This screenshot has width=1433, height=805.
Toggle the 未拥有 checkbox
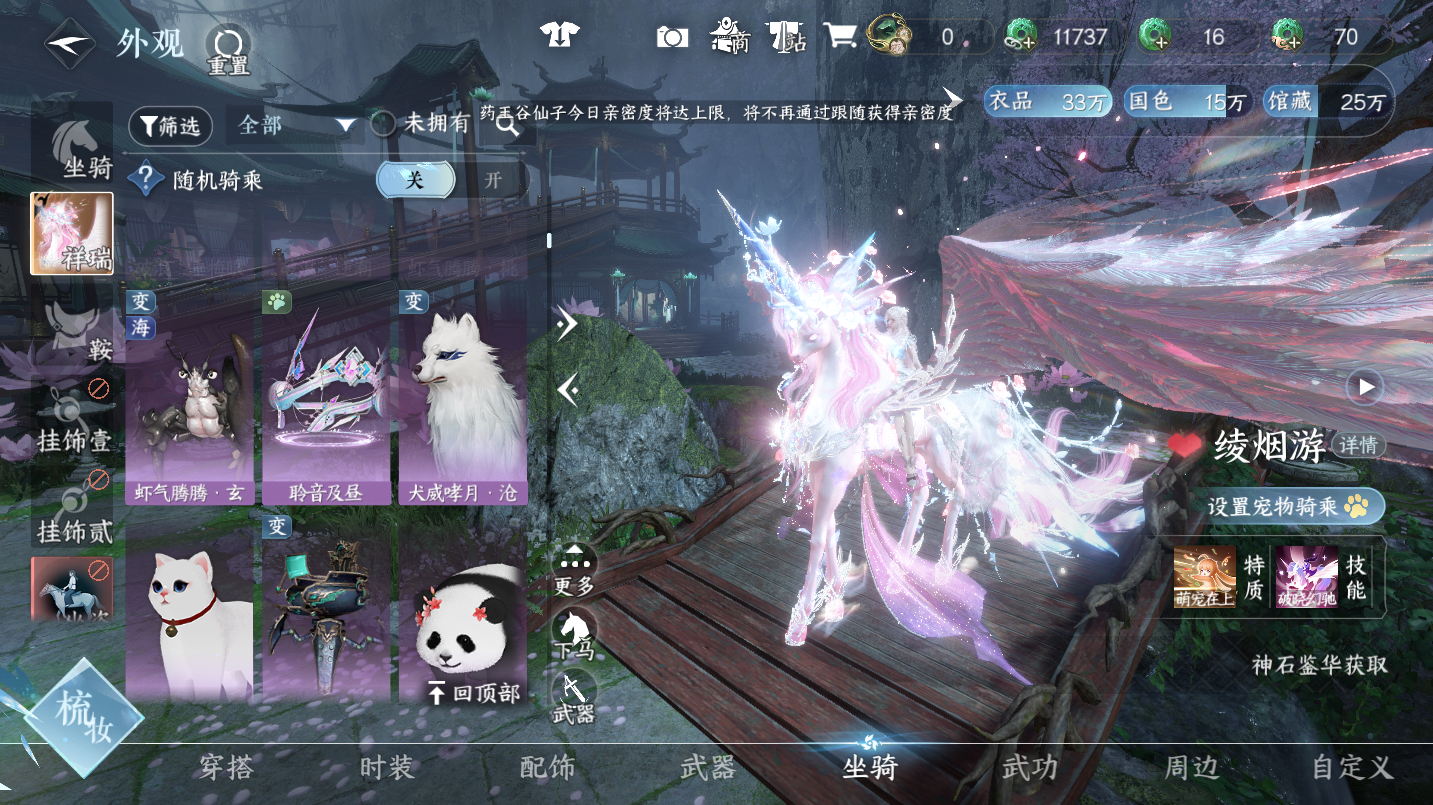click(x=383, y=124)
